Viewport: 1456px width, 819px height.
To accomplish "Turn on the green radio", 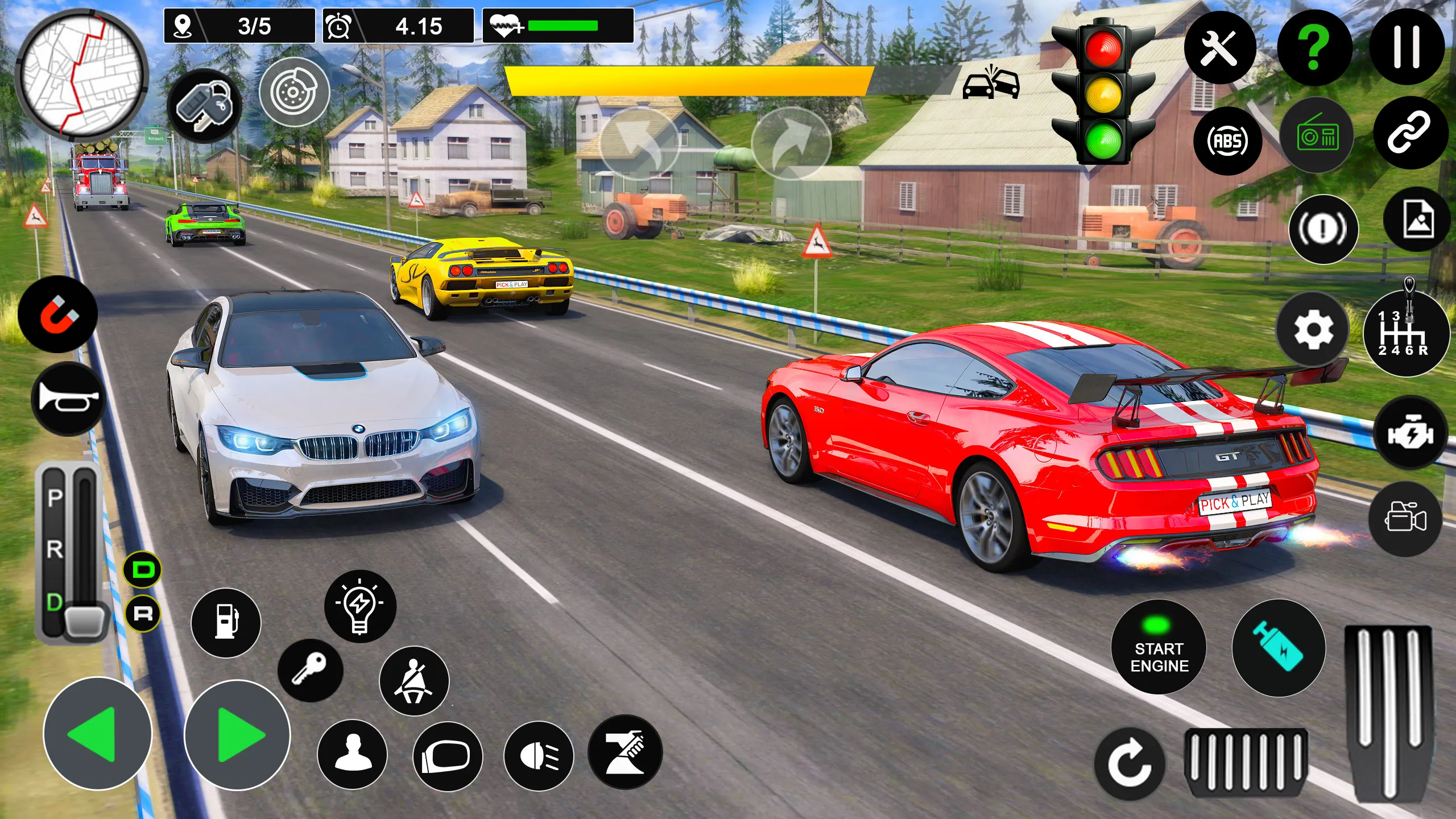I will click(1317, 136).
